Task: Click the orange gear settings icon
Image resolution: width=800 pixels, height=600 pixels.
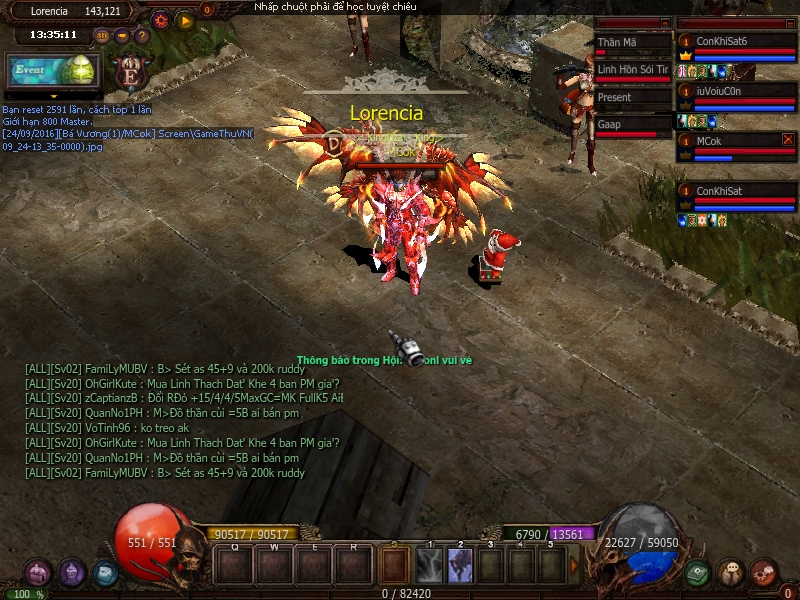Action: coord(160,19)
